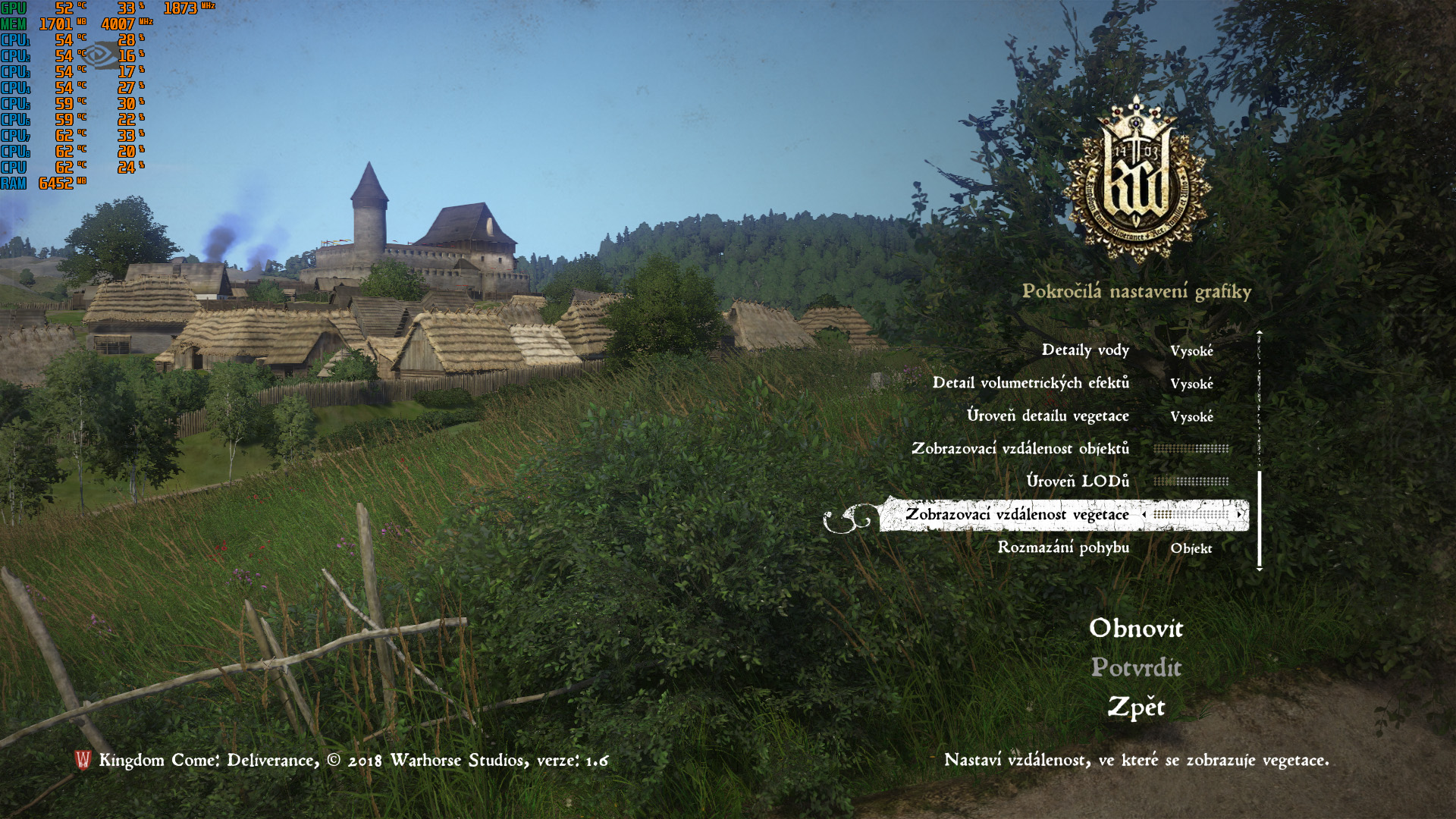
Task: Go back with the Zpět button
Action: [1136, 708]
